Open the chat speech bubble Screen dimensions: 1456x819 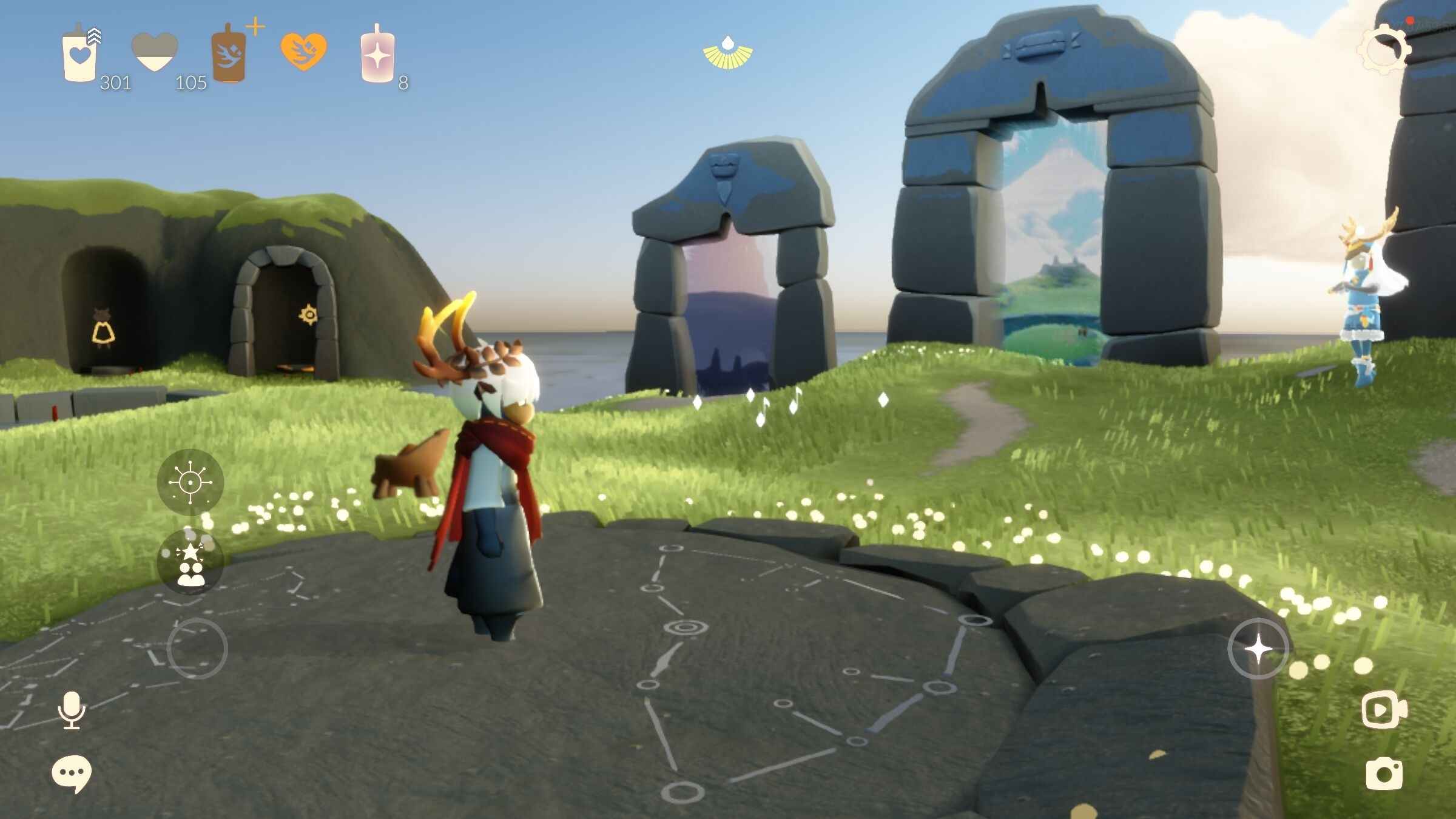point(72,773)
